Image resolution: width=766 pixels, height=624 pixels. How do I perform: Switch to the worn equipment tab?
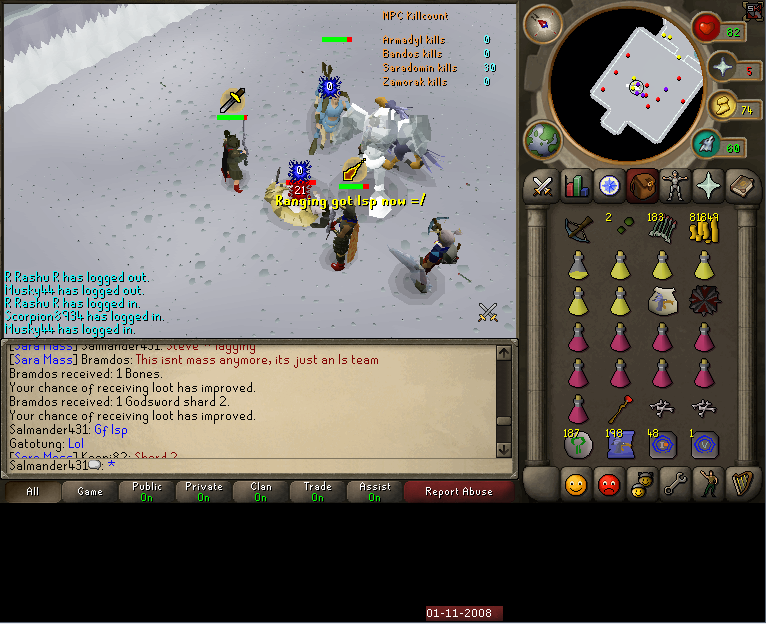(675, 186)
